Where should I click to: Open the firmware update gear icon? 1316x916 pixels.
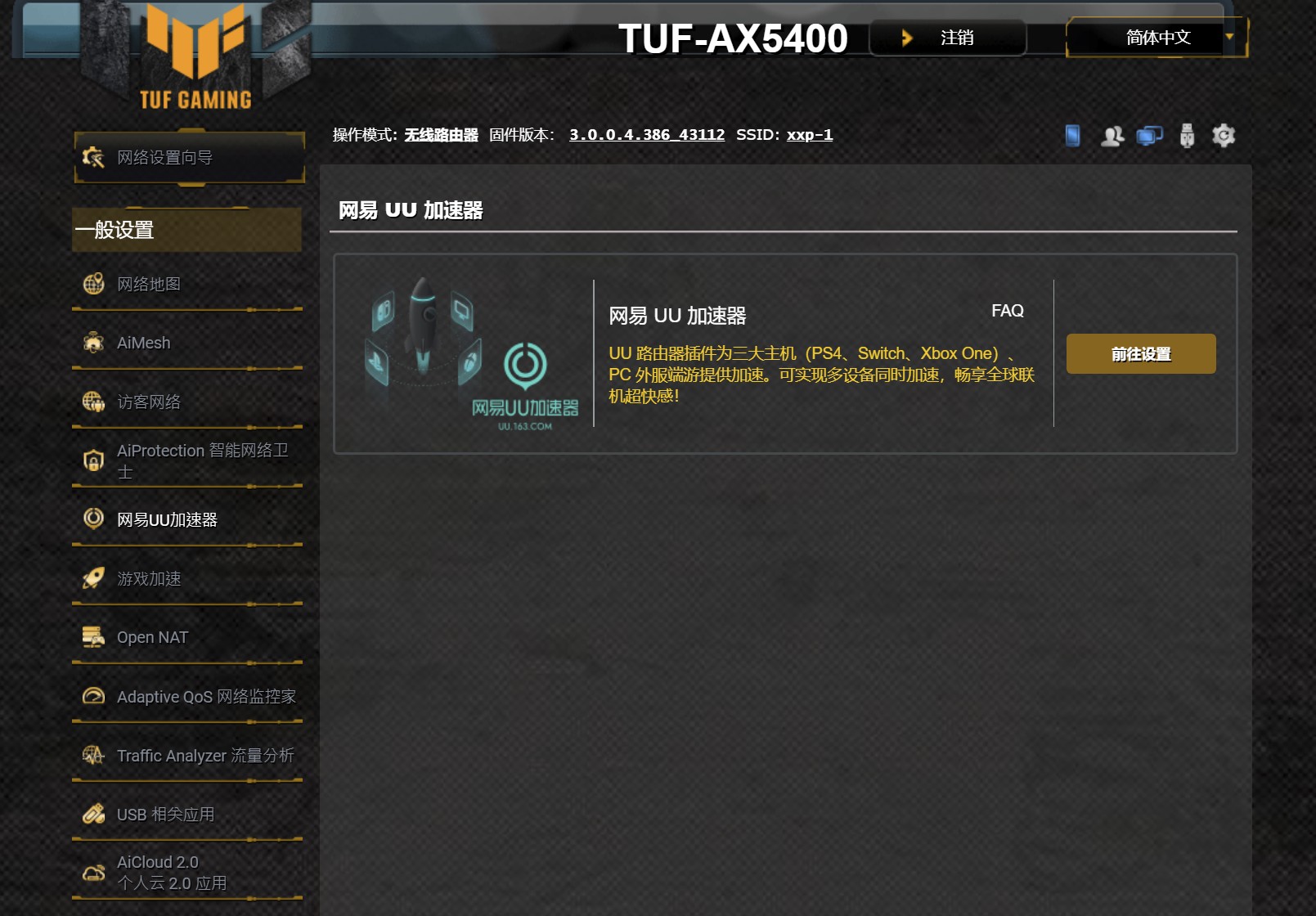pyautogui.click(x=1223, y=135)
